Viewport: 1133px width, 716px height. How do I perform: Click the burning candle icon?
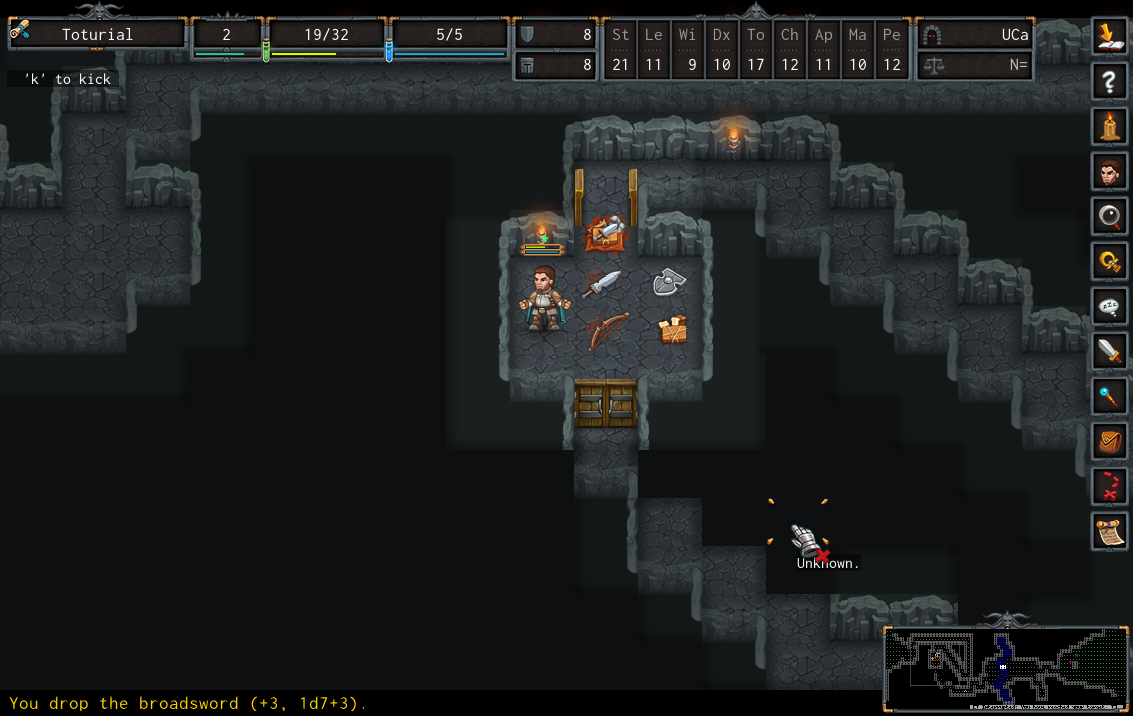1109,126
